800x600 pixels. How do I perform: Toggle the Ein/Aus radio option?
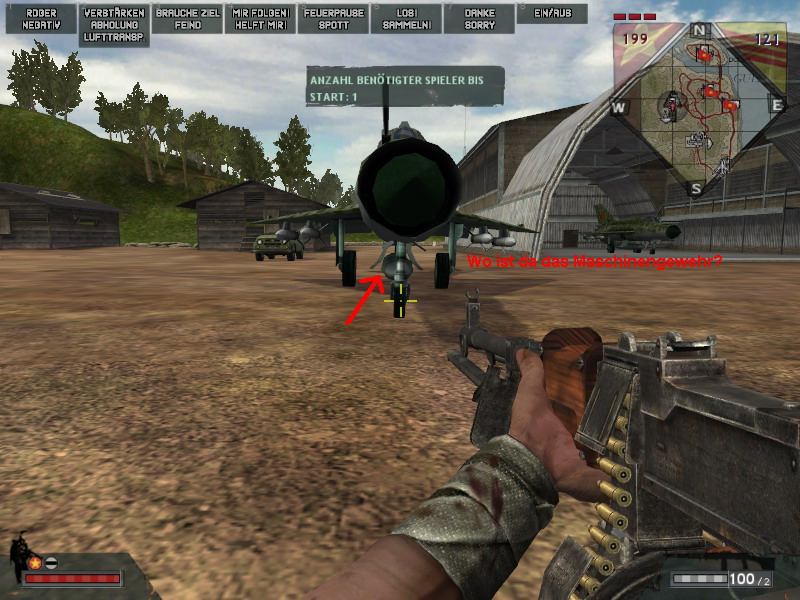point(552,13)
